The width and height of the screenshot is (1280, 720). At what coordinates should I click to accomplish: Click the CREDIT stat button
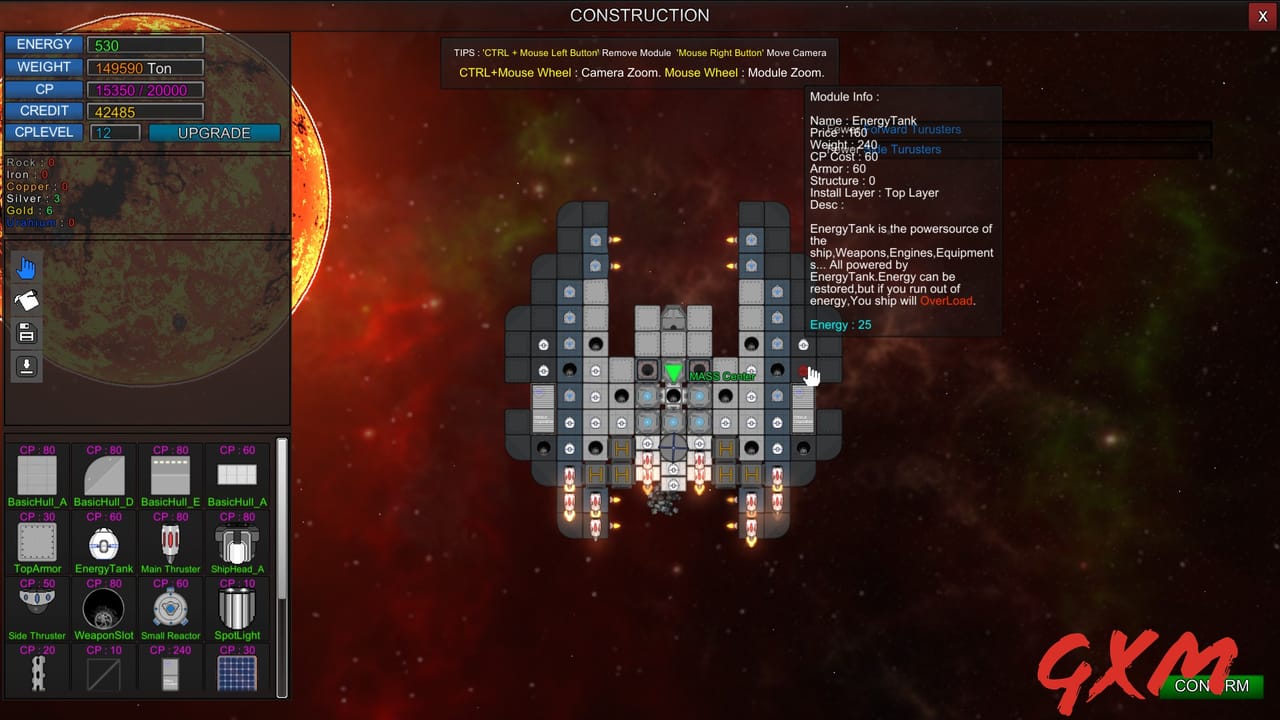point(44,110)
